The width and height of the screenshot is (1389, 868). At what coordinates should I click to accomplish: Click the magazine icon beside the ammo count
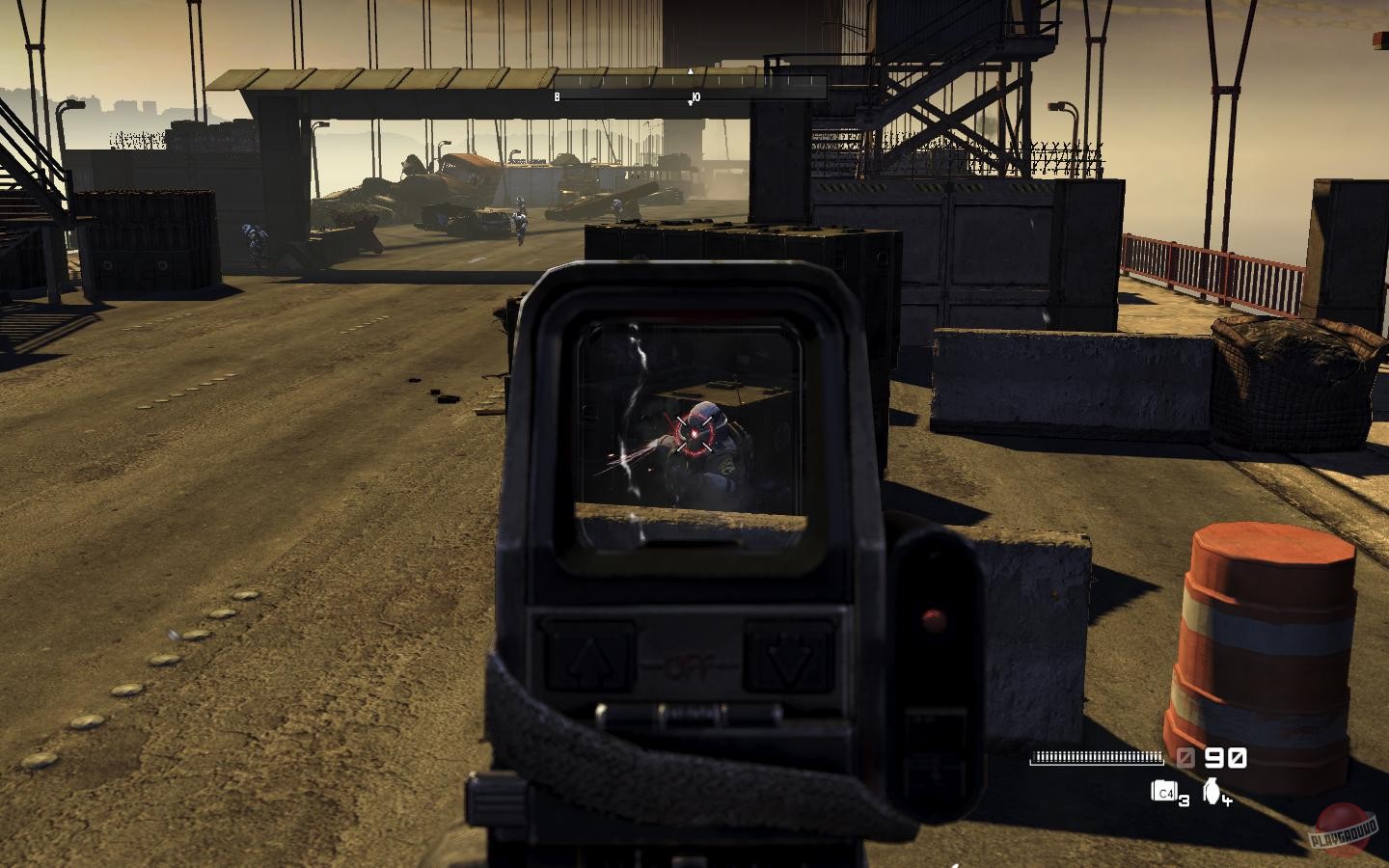pyautogui.click(x=1185, y=758)
